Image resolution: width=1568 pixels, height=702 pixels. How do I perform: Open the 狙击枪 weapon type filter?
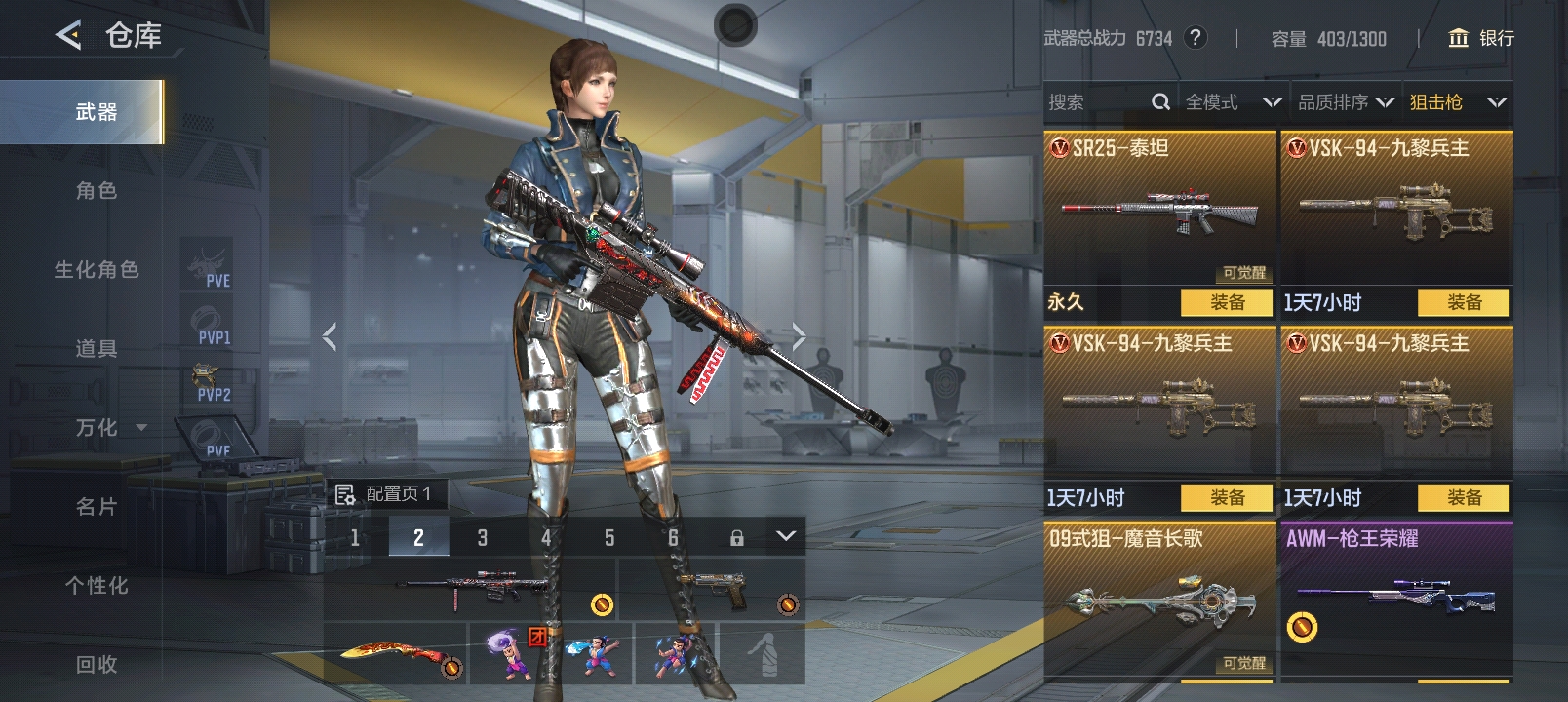[x=1457, y=102]
